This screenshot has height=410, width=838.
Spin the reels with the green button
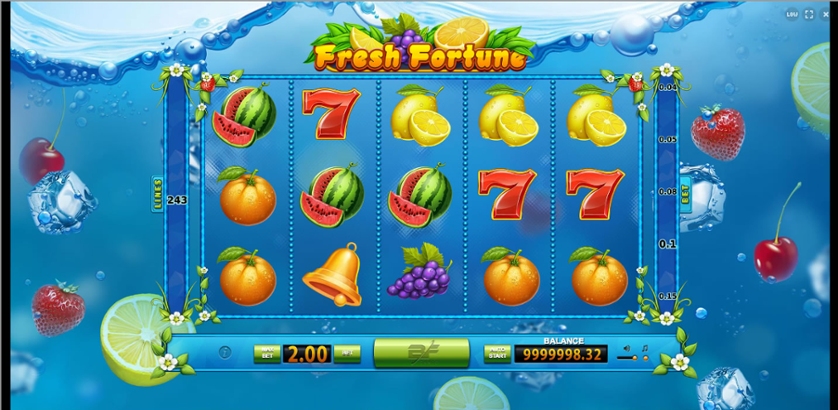point(421,352)
